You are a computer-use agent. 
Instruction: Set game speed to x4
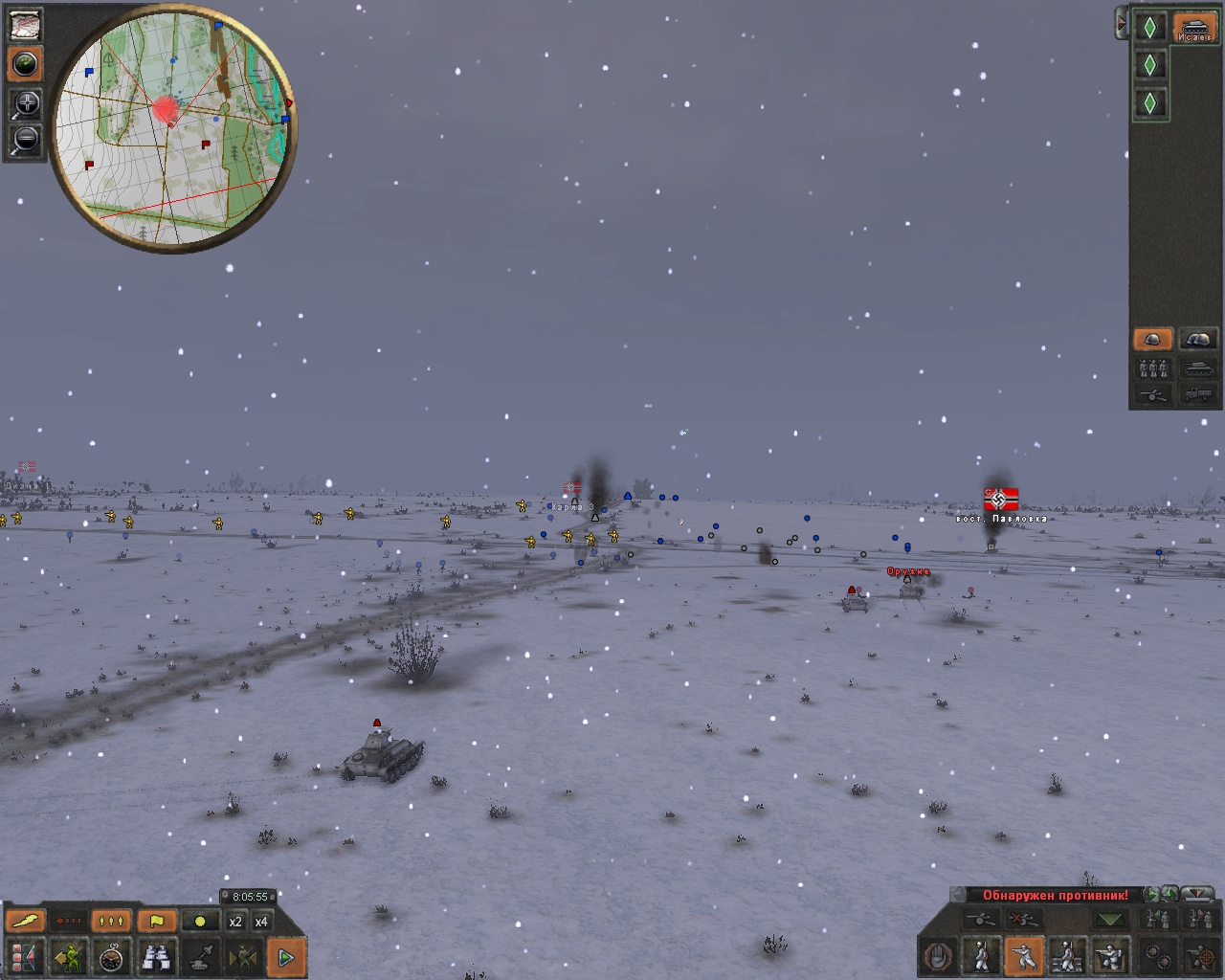click(260, 922)
